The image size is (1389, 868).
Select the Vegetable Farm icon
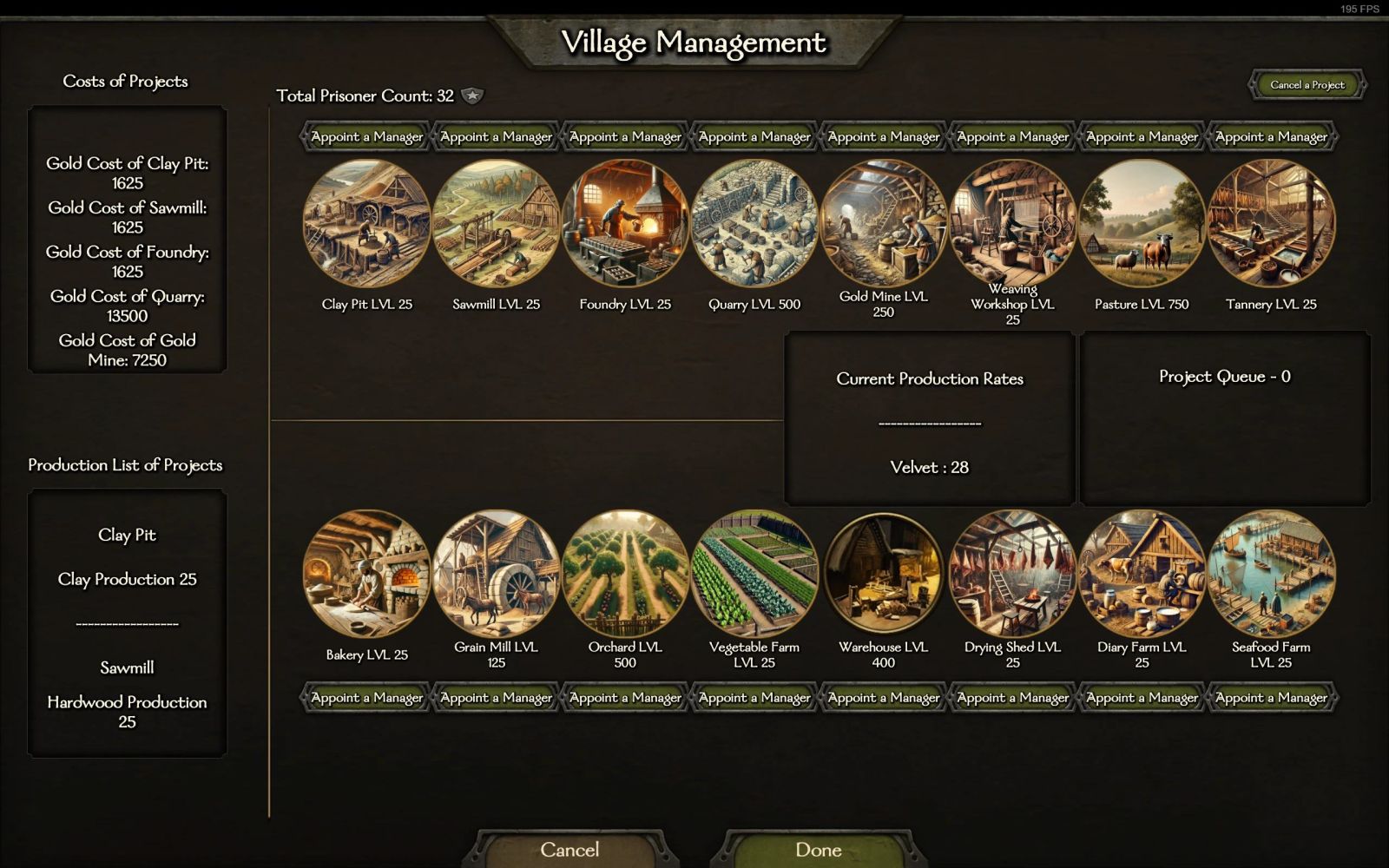click(x=754, y=574)
